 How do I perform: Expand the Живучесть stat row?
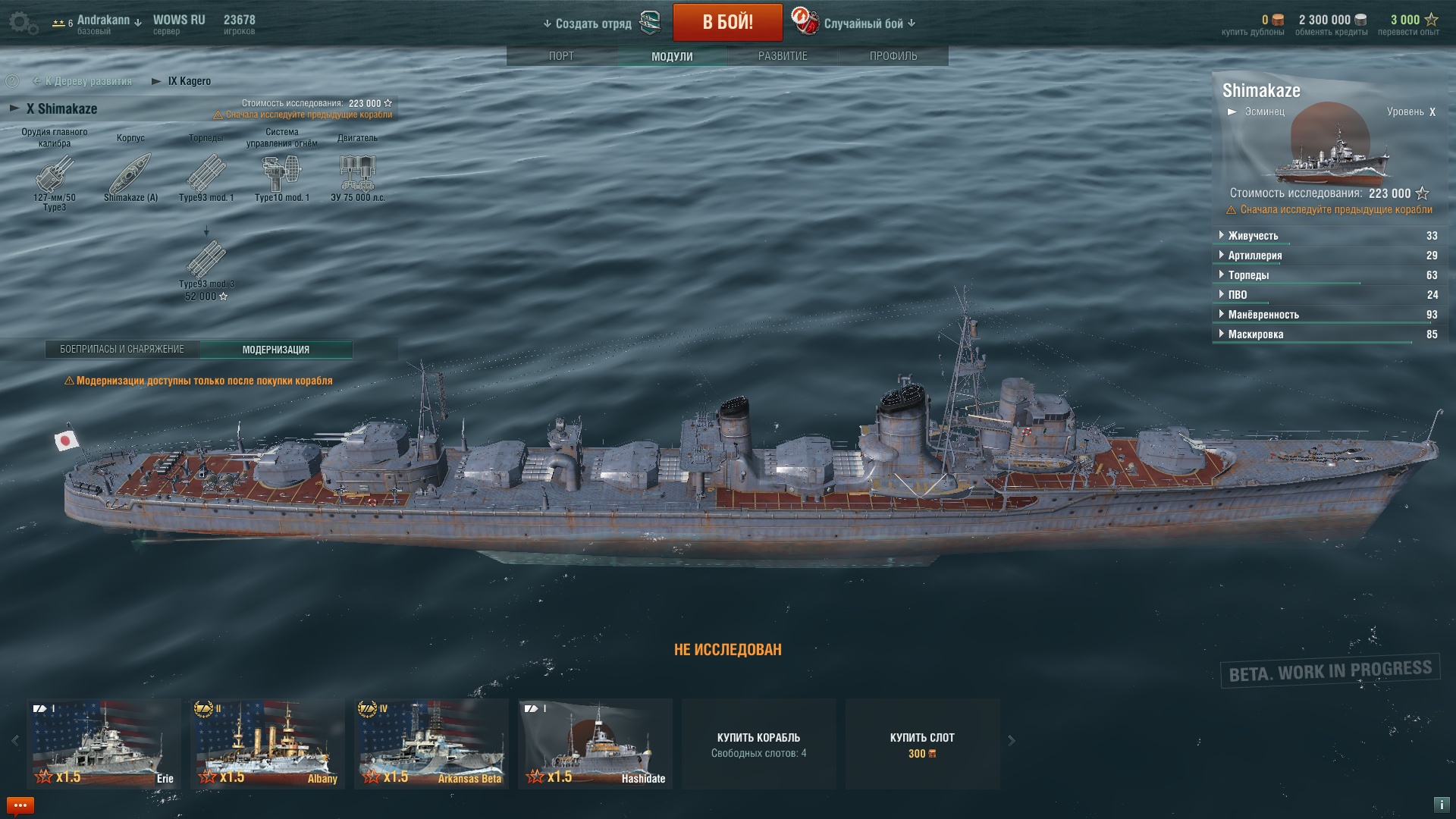click(x=1253, y=236)
